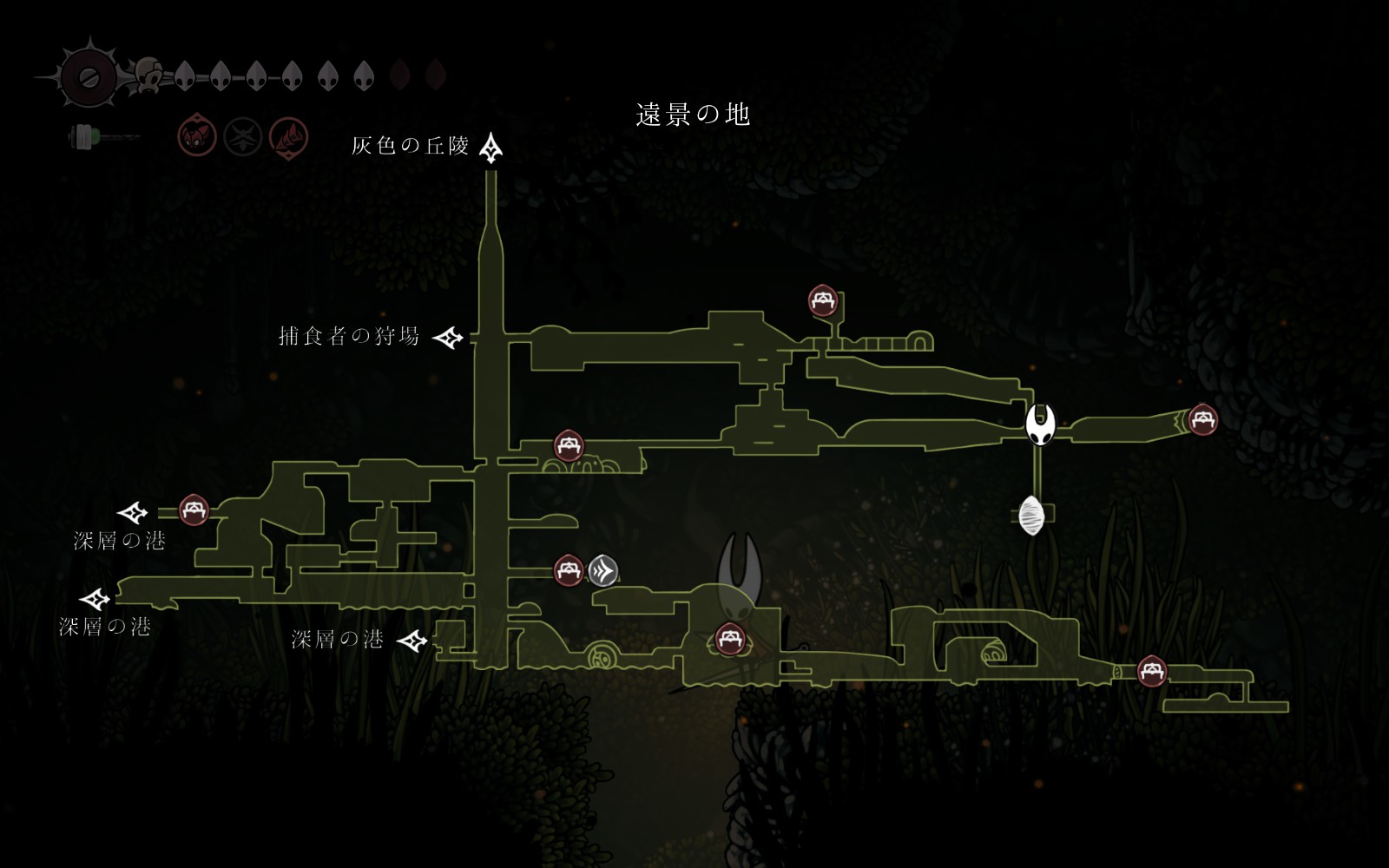Click the 捕食者の狩場 exit arrow
This screenshot has width=1389, height=868.
coord(449,338)
